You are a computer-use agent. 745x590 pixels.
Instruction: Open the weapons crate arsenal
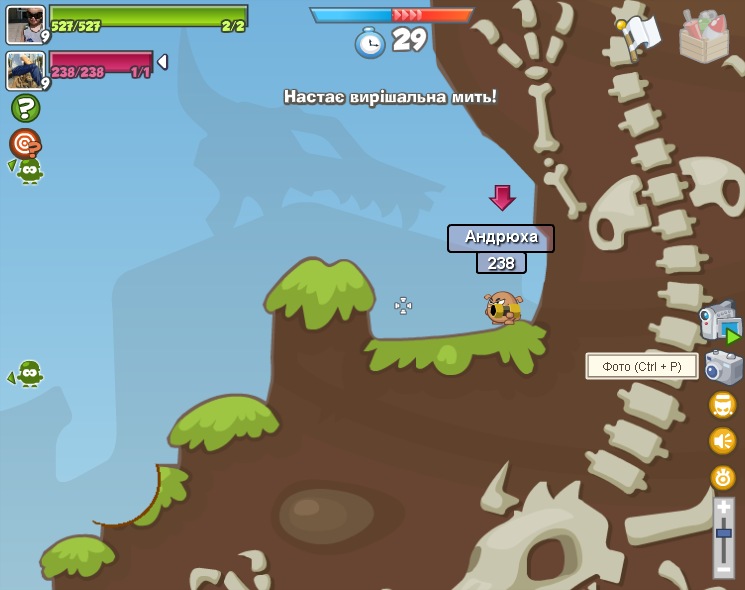click(x=703, y=37)
